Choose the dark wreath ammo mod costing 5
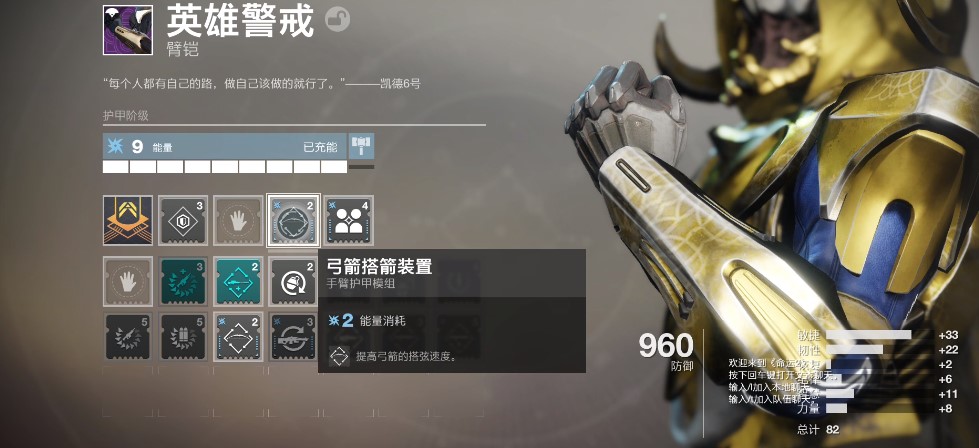Viewport: 979px width, 448px height. 184,337
